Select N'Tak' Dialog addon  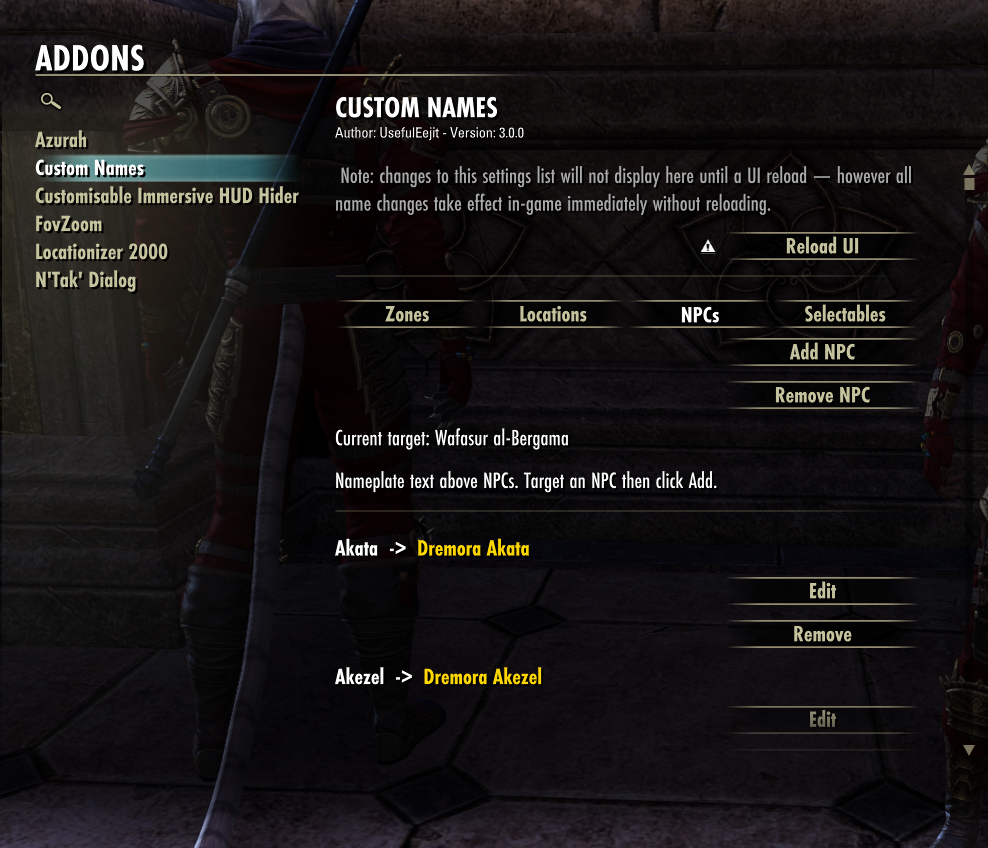pyautogui.click(x=85, y=280)
